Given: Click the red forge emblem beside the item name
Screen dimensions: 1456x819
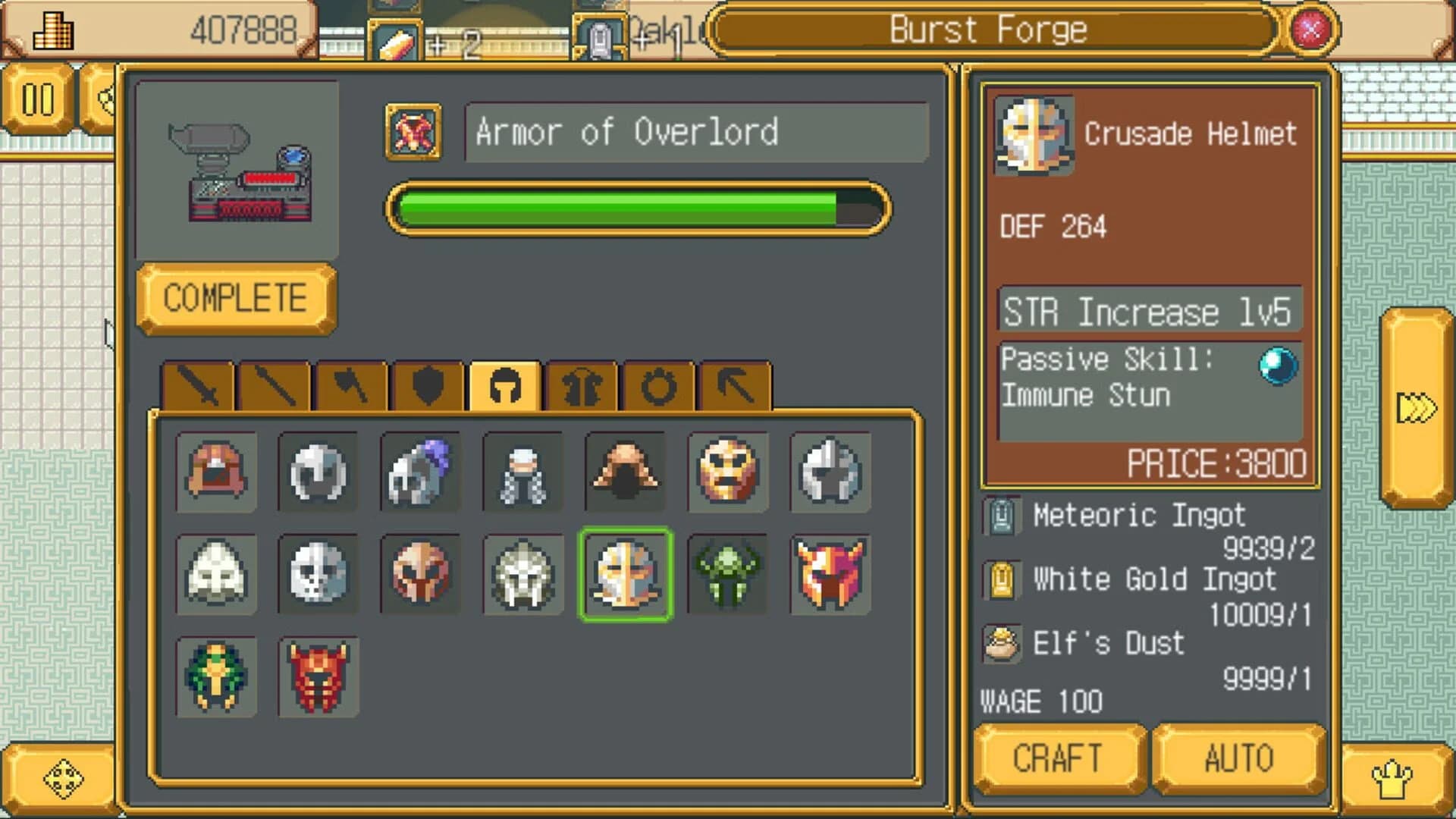Looking at the screenshot, I should 413,131.
